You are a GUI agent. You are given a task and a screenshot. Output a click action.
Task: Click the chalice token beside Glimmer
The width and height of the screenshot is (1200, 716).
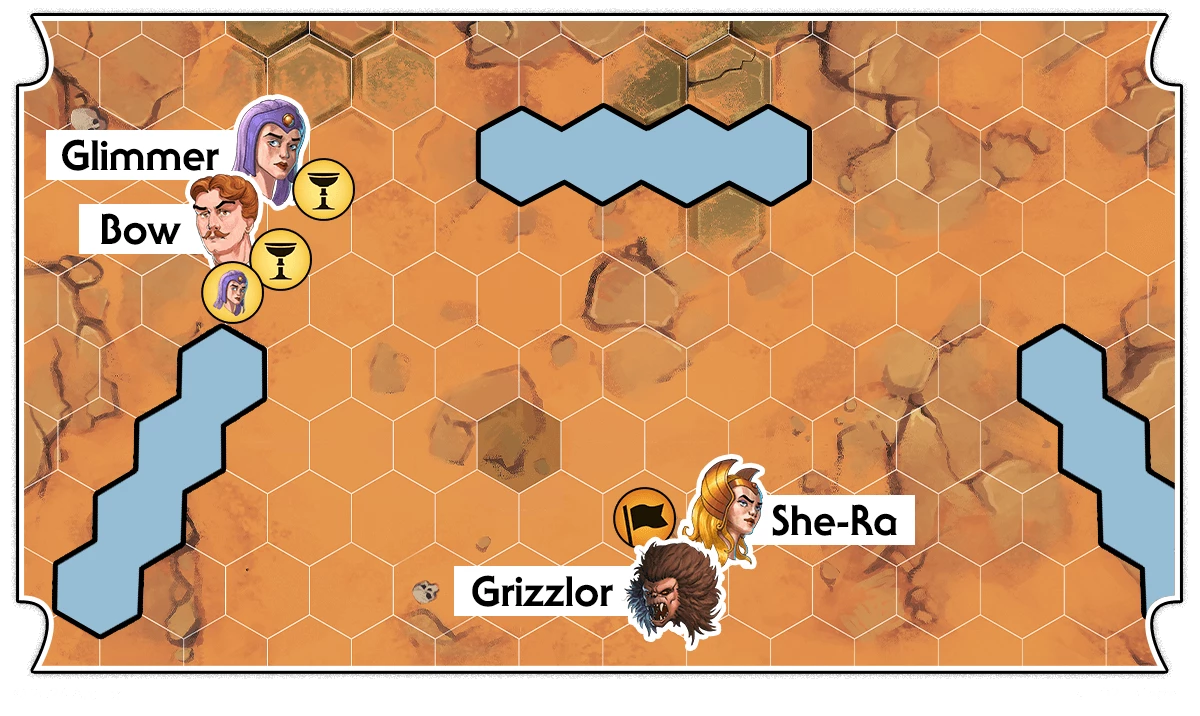[322, 188]
